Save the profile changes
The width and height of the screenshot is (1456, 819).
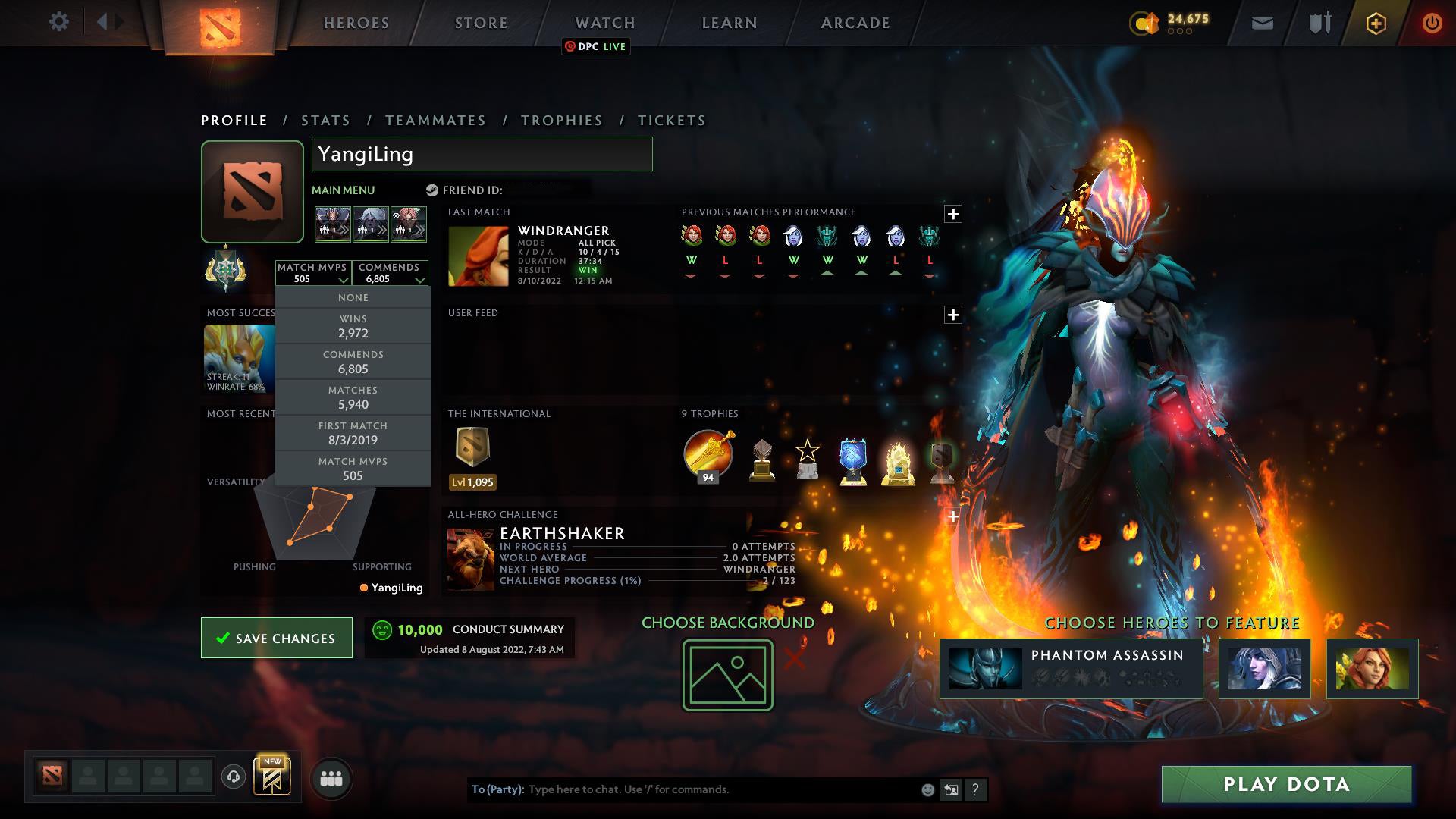tap(277, 638)
